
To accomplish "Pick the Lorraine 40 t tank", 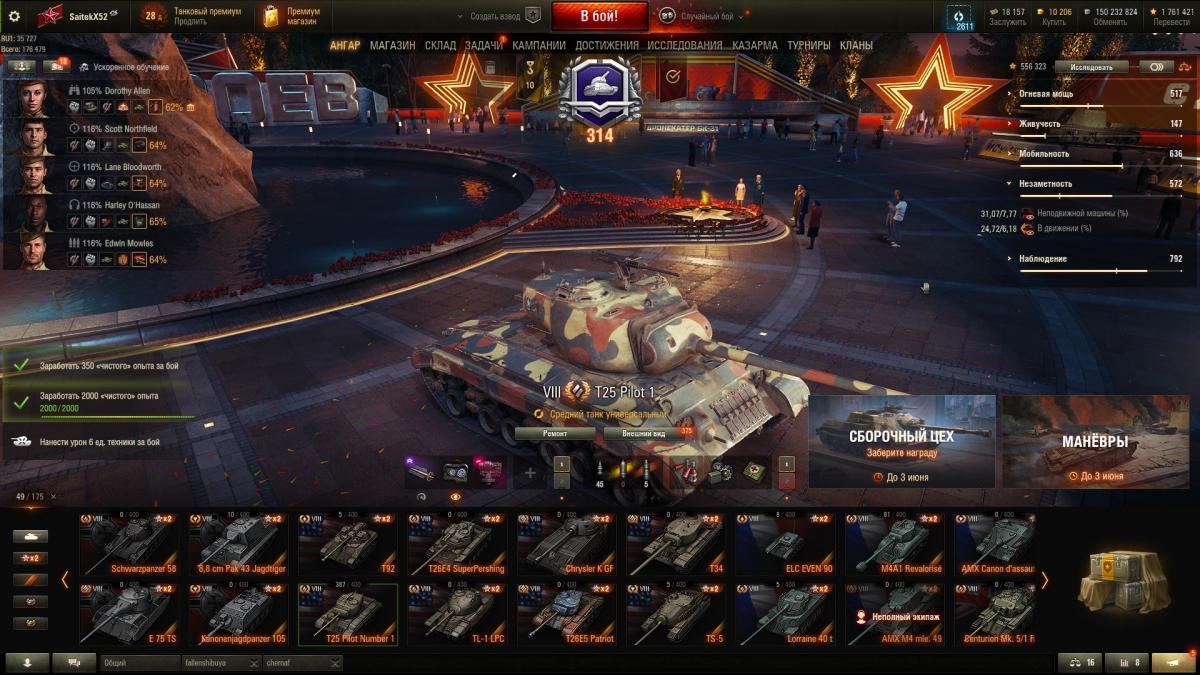I will tap(785, 614).
